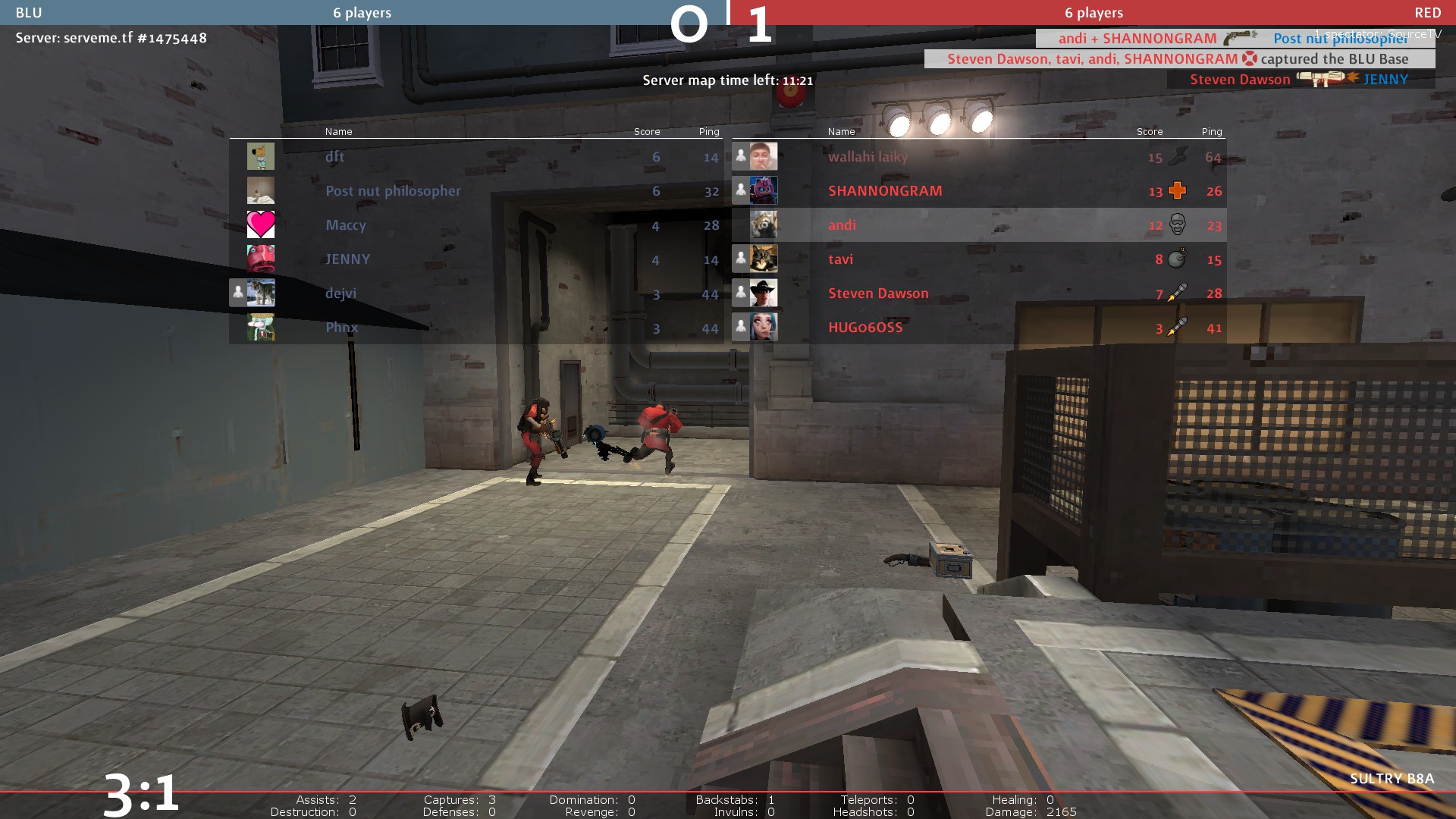Select dft's row on the BLU scoreboard
This screenshot has height=819, width=1456.
pyautogui.click(x=476, y=157)
